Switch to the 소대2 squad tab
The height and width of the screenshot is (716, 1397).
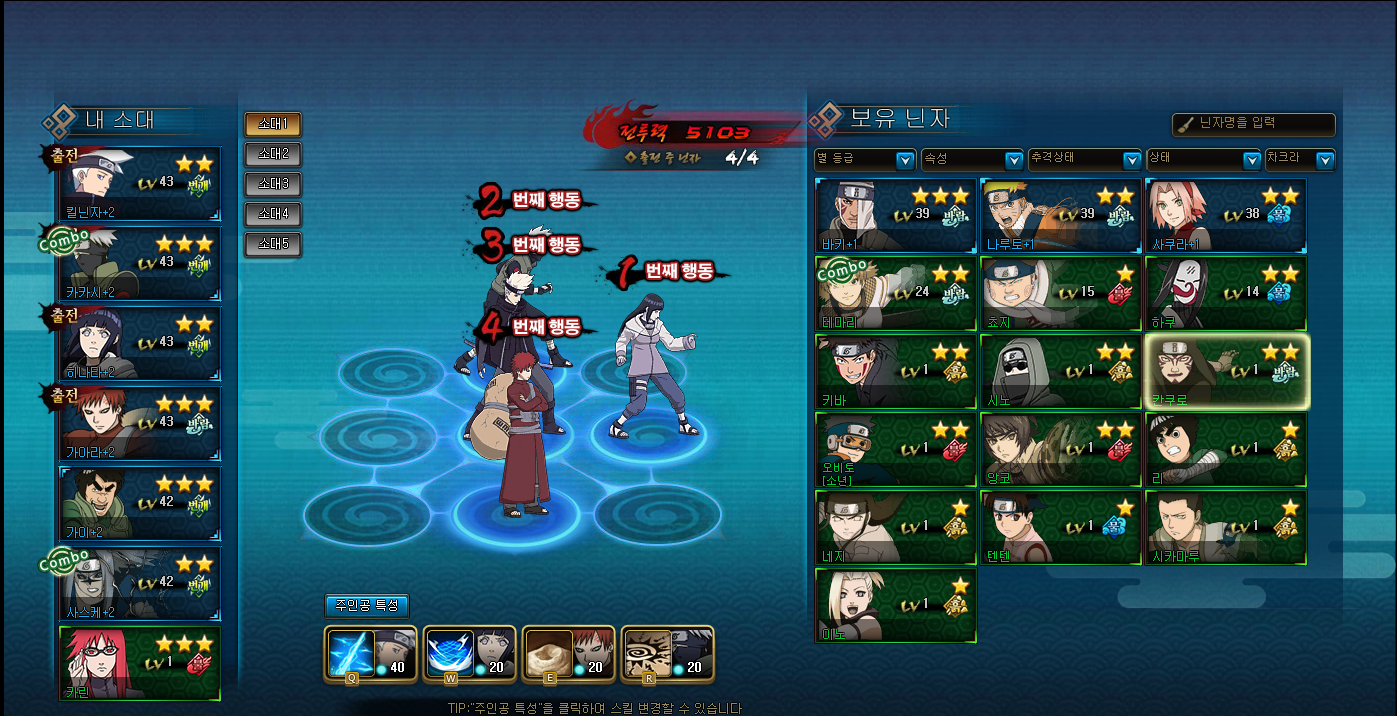[272, 154]
